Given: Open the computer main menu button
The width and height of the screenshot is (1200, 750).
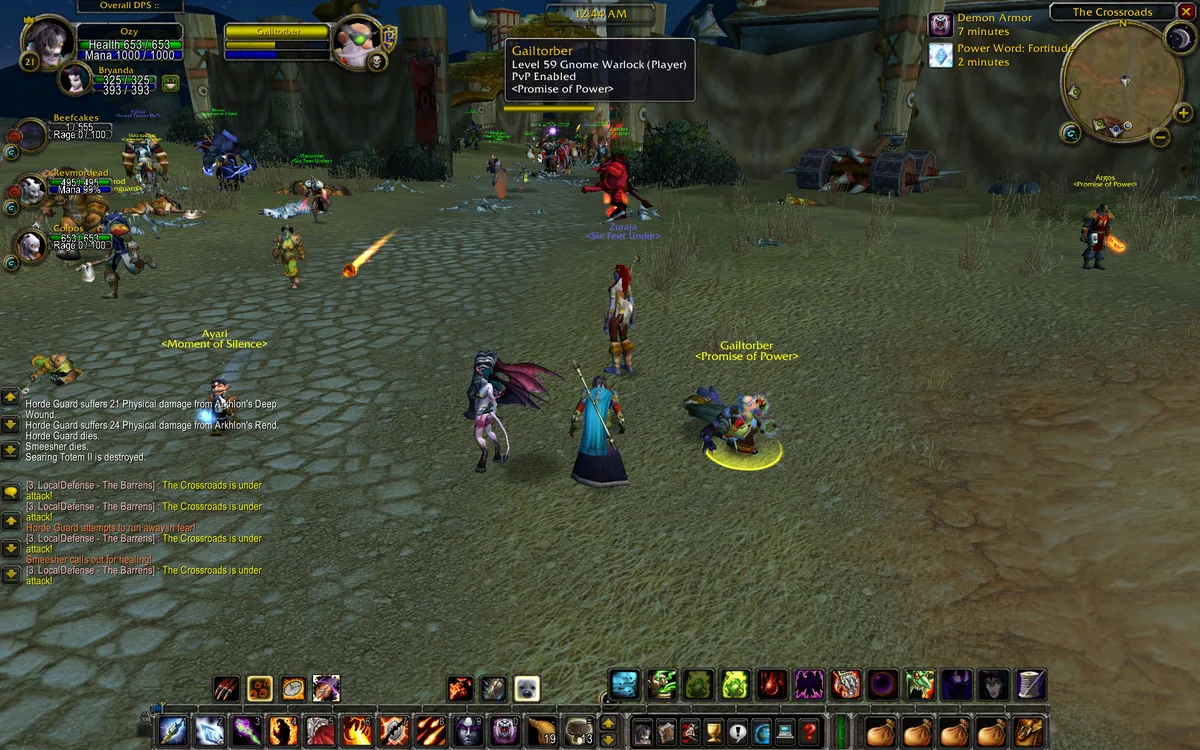Looking at the screenshot, I should (786, 731).
